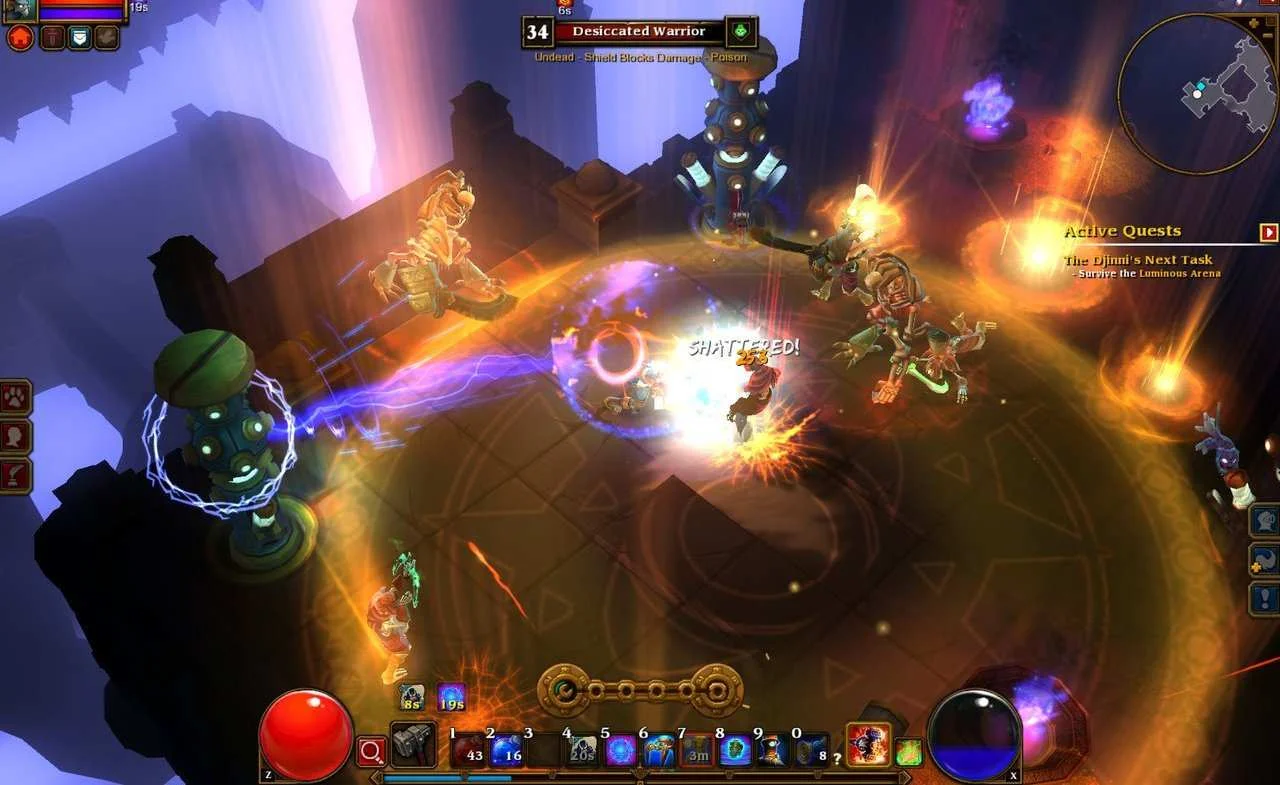Select The Djinni's Next Task quest
1280x785 pixels.
tap(1138, 260)
